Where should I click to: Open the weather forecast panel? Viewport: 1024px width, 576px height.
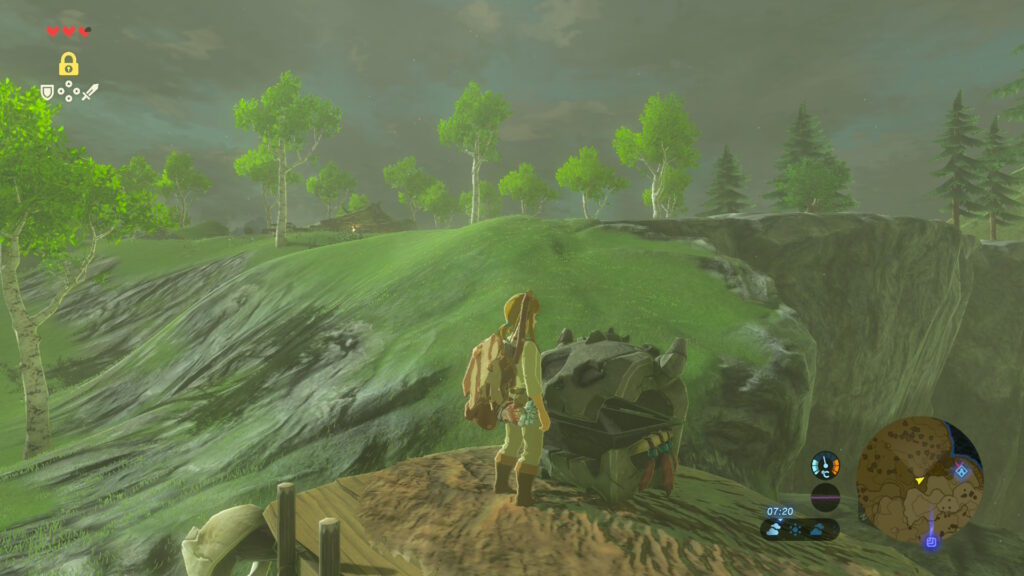pos(800,529)
